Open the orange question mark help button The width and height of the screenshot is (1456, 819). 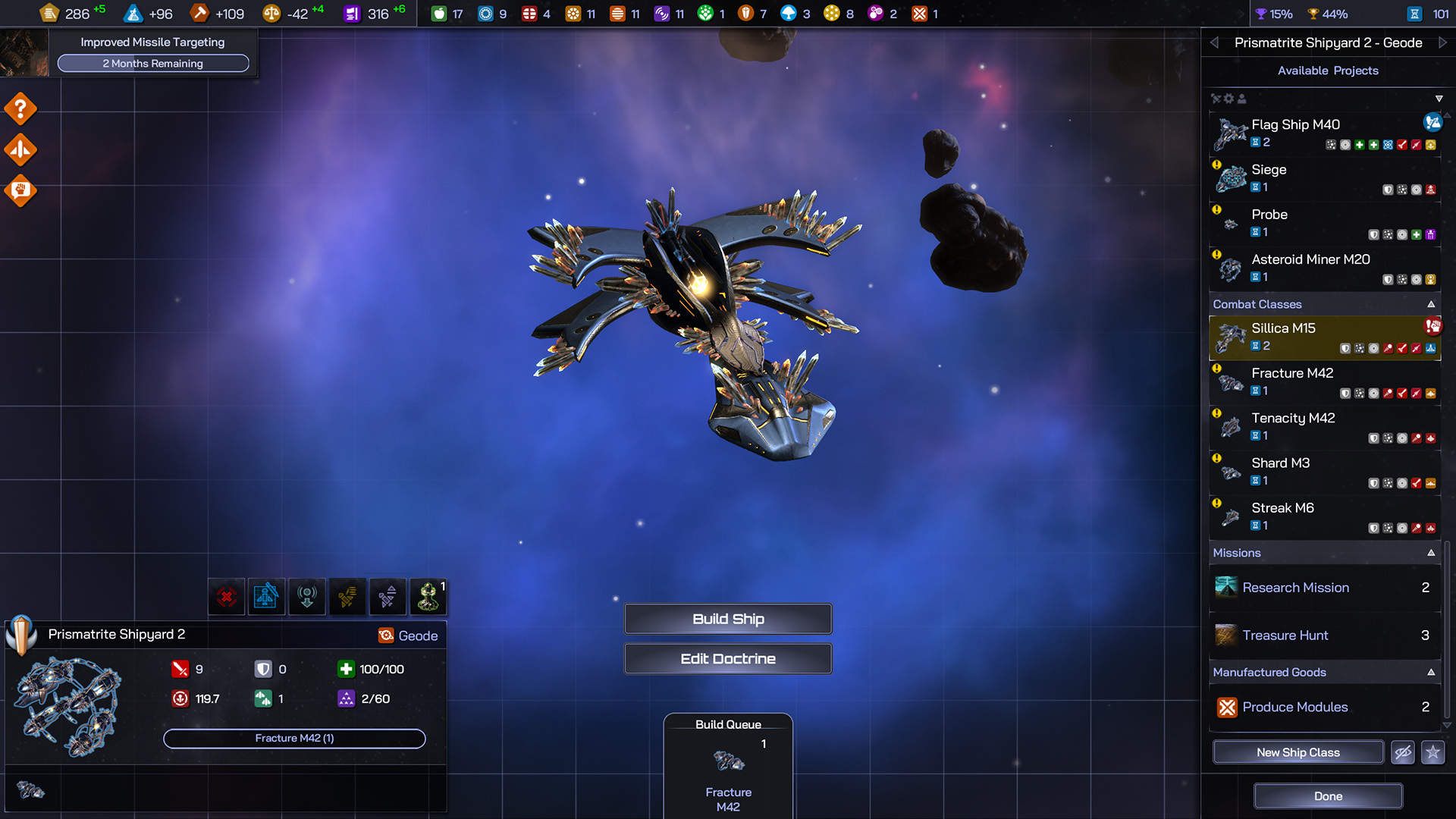20,109
